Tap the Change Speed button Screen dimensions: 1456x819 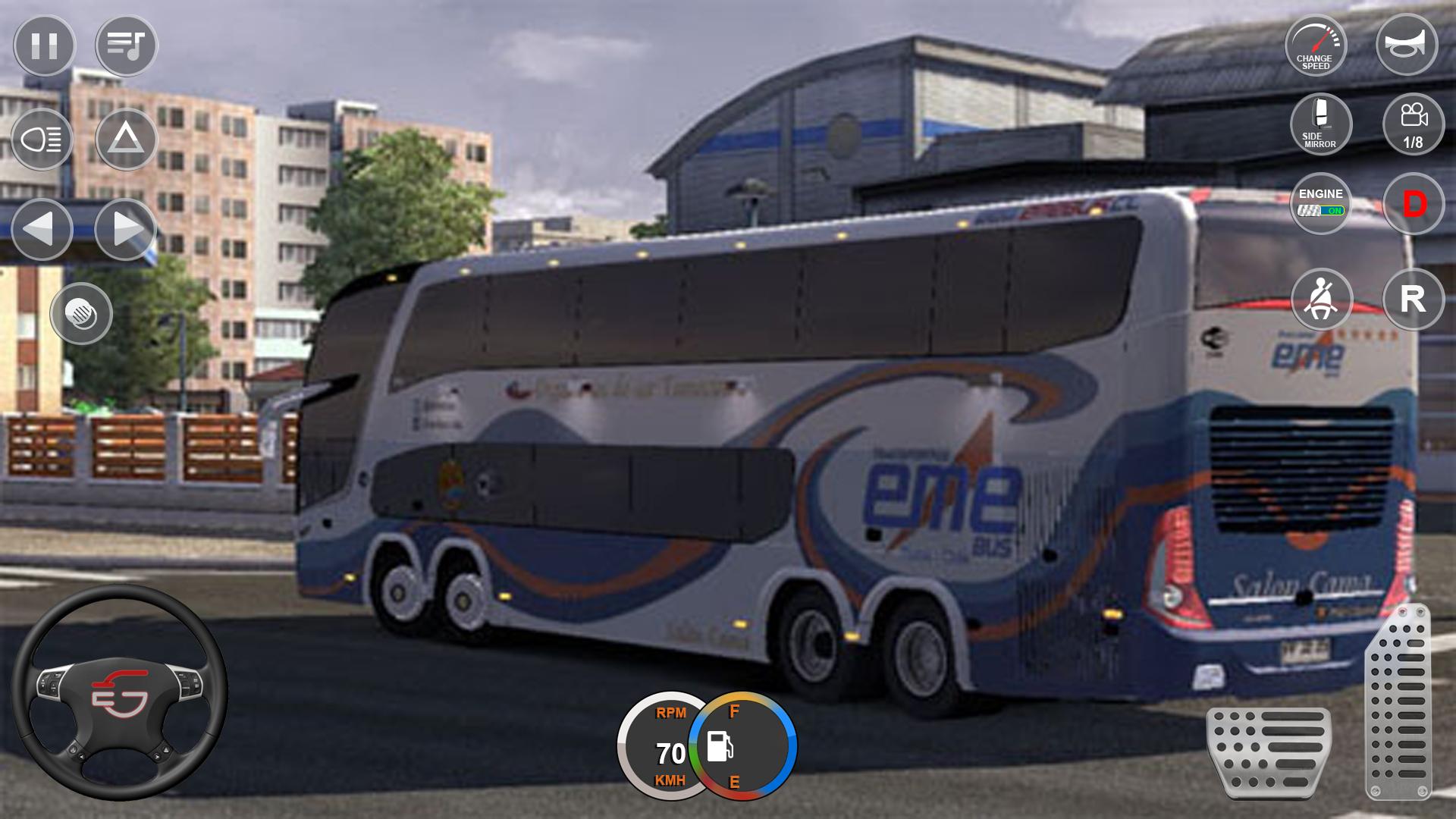click(1315, 45)
